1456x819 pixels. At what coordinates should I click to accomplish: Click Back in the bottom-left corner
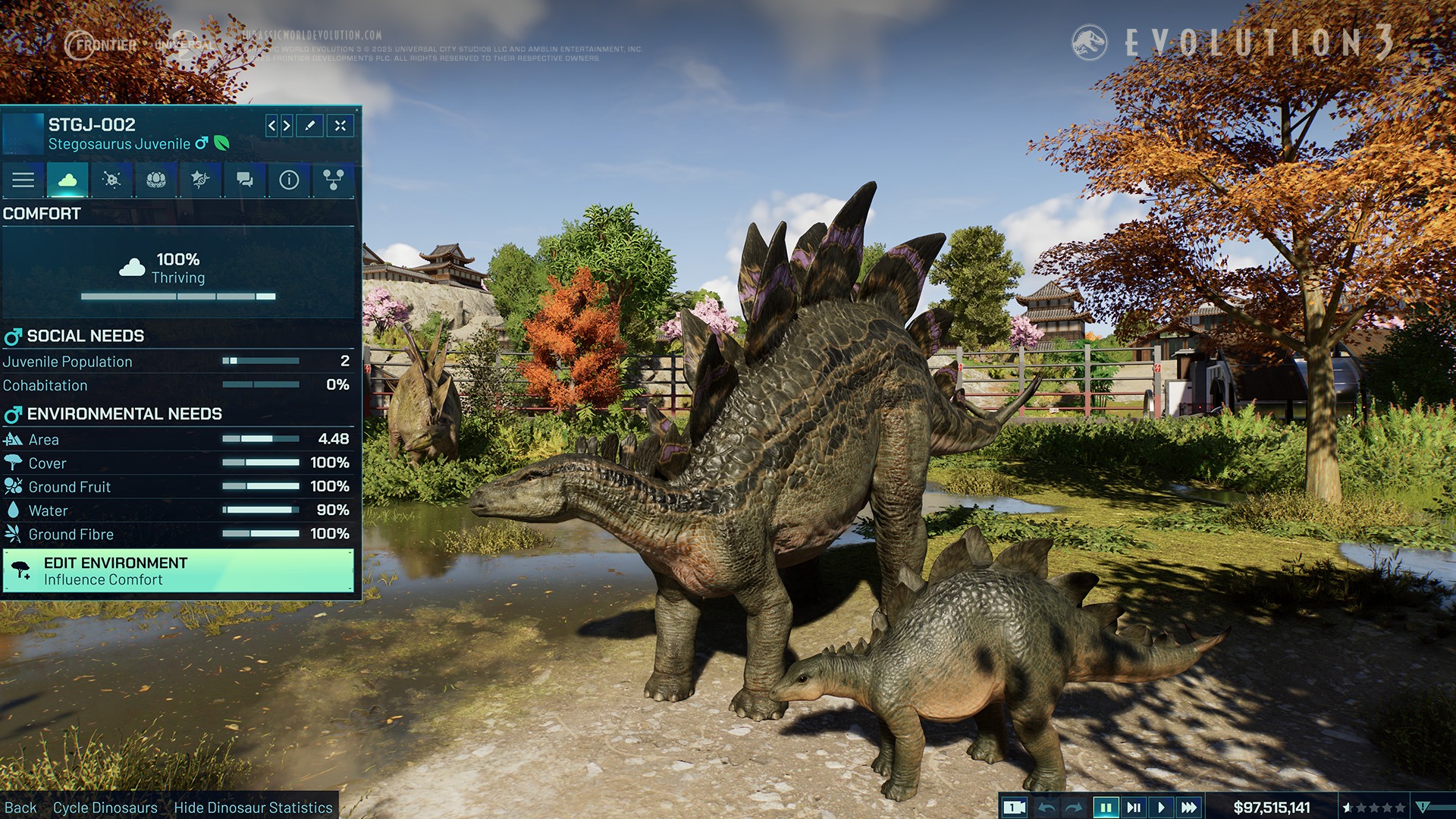click(23, 808)
